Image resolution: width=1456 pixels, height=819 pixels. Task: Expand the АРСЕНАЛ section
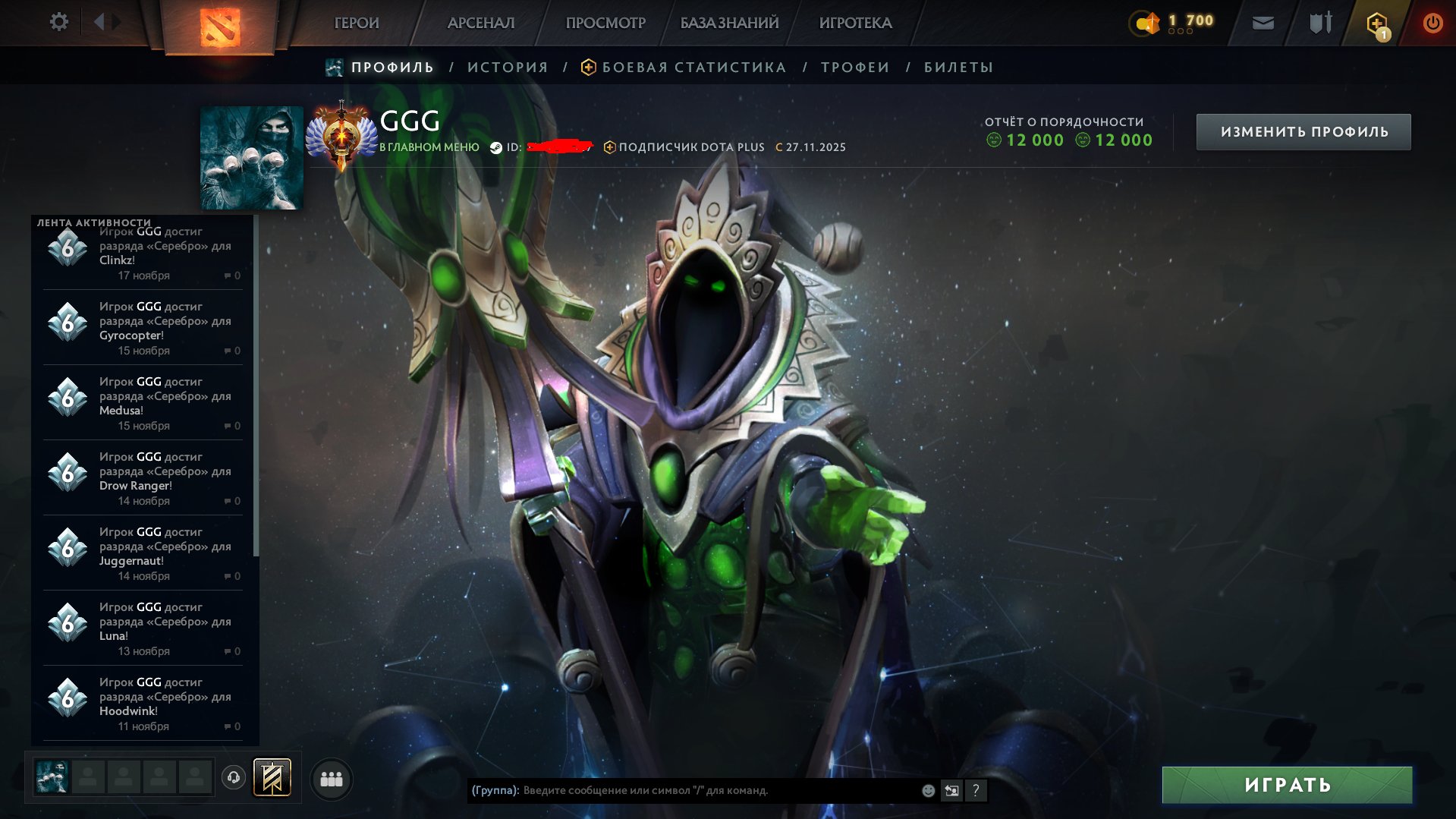480,22
